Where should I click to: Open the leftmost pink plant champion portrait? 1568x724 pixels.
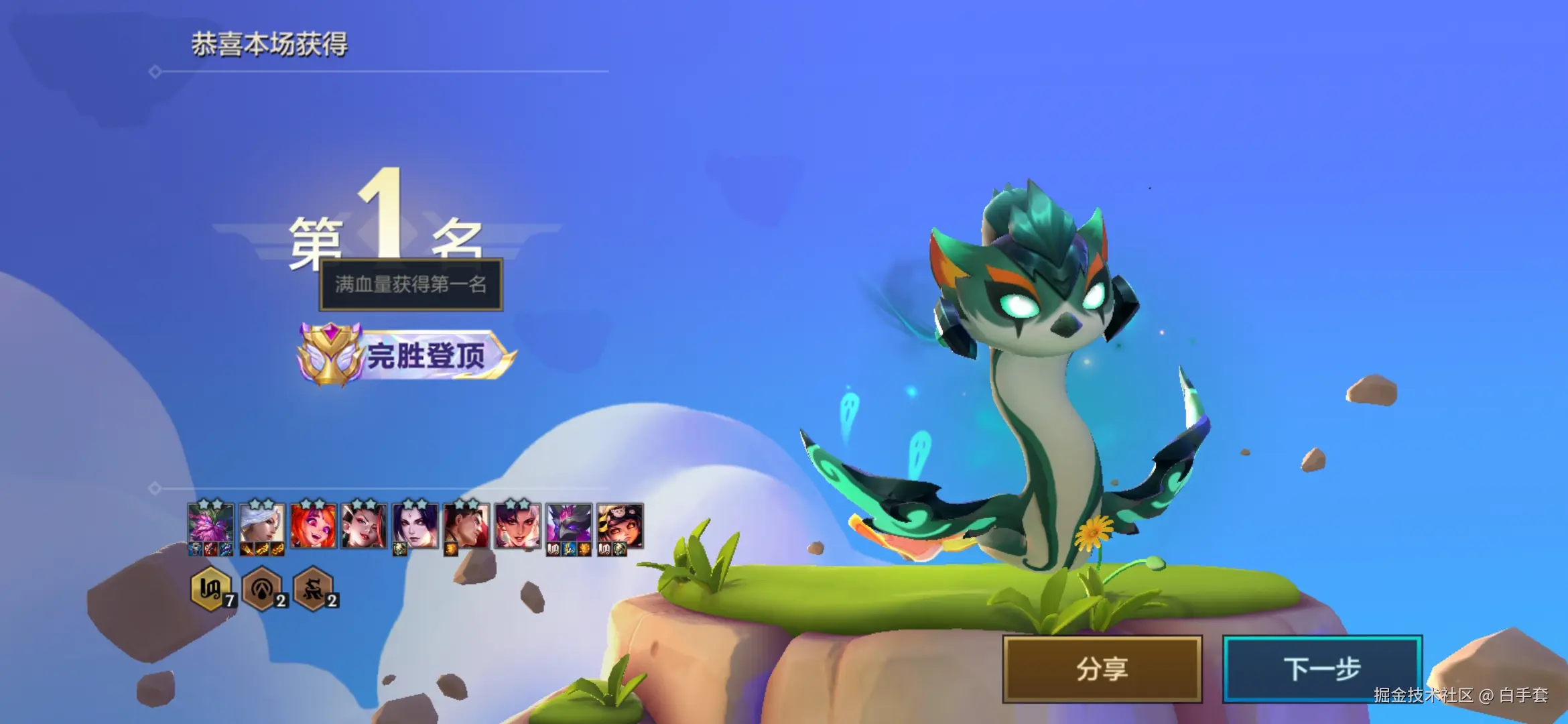pos(210,524)
